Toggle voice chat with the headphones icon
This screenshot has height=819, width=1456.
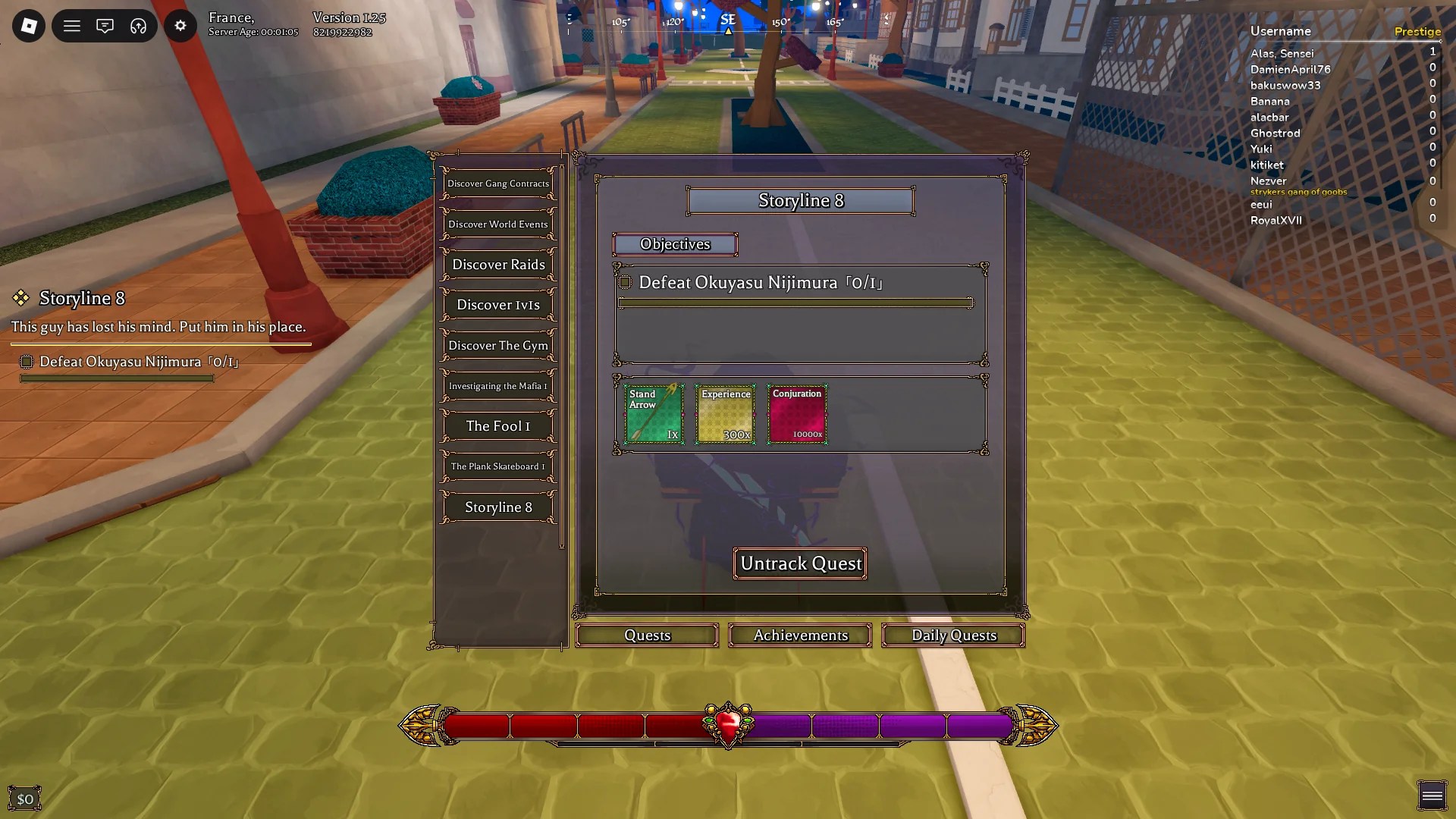click(x=137, y=25)
